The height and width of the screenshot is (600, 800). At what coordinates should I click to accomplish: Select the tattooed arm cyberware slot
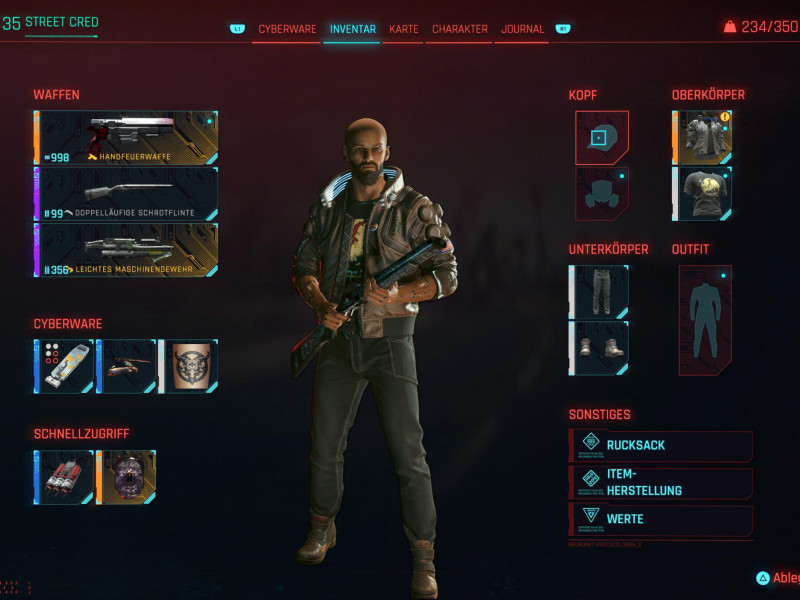click(189, 366)
